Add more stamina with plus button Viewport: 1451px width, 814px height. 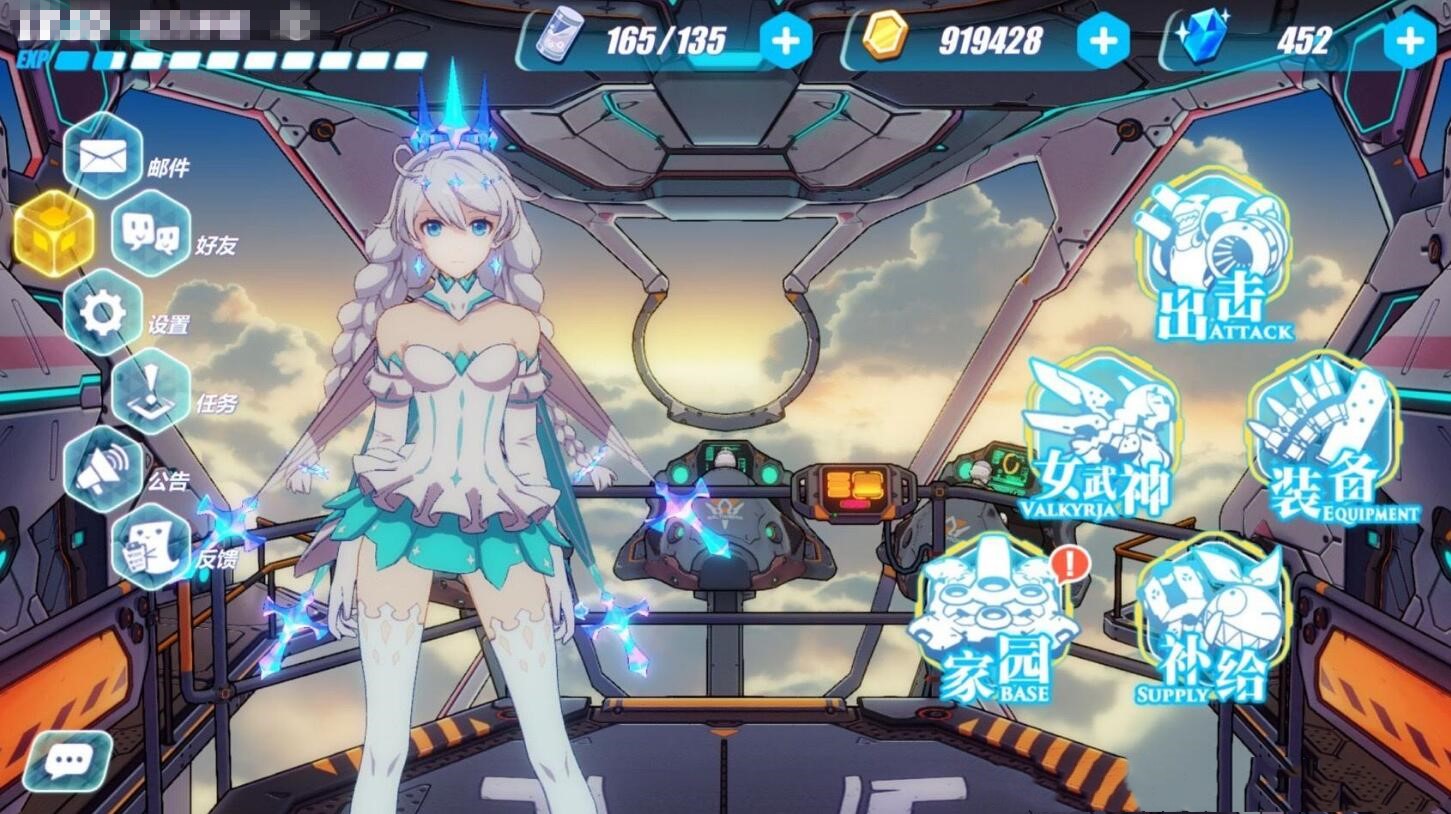click(786, 41)
